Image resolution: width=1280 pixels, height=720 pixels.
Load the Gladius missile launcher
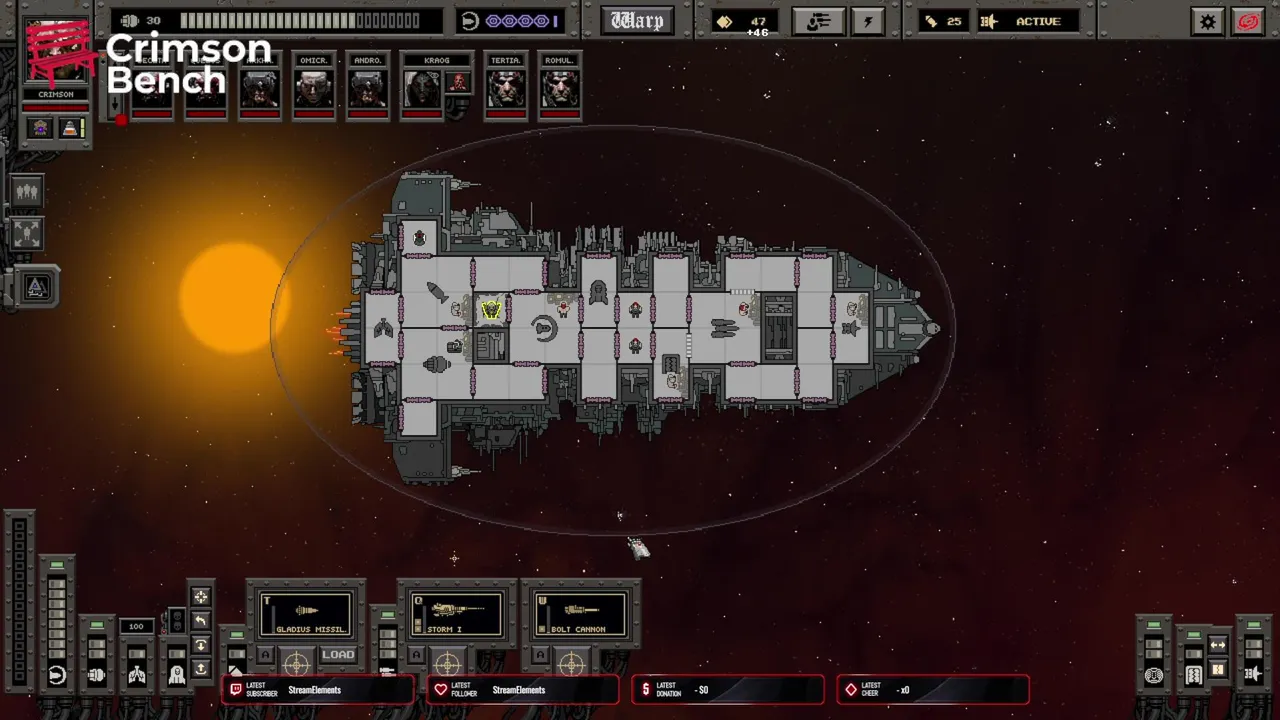pyautogui.click(x=338, y=655)
